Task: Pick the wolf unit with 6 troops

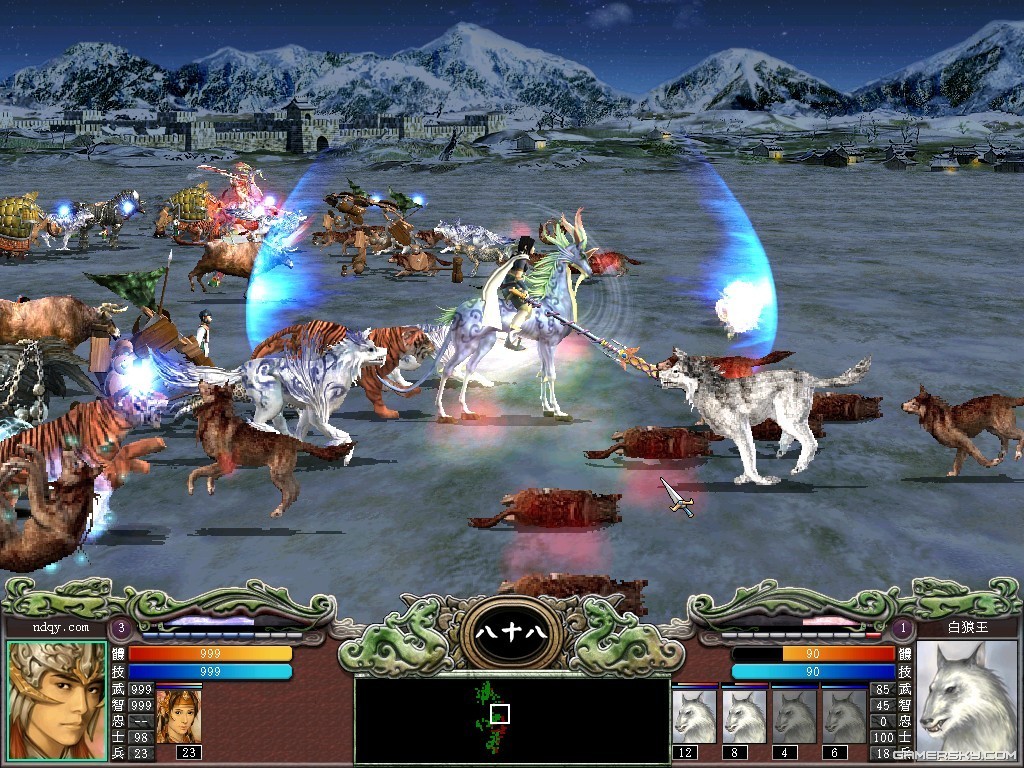Action: click(x=845, y=715)
